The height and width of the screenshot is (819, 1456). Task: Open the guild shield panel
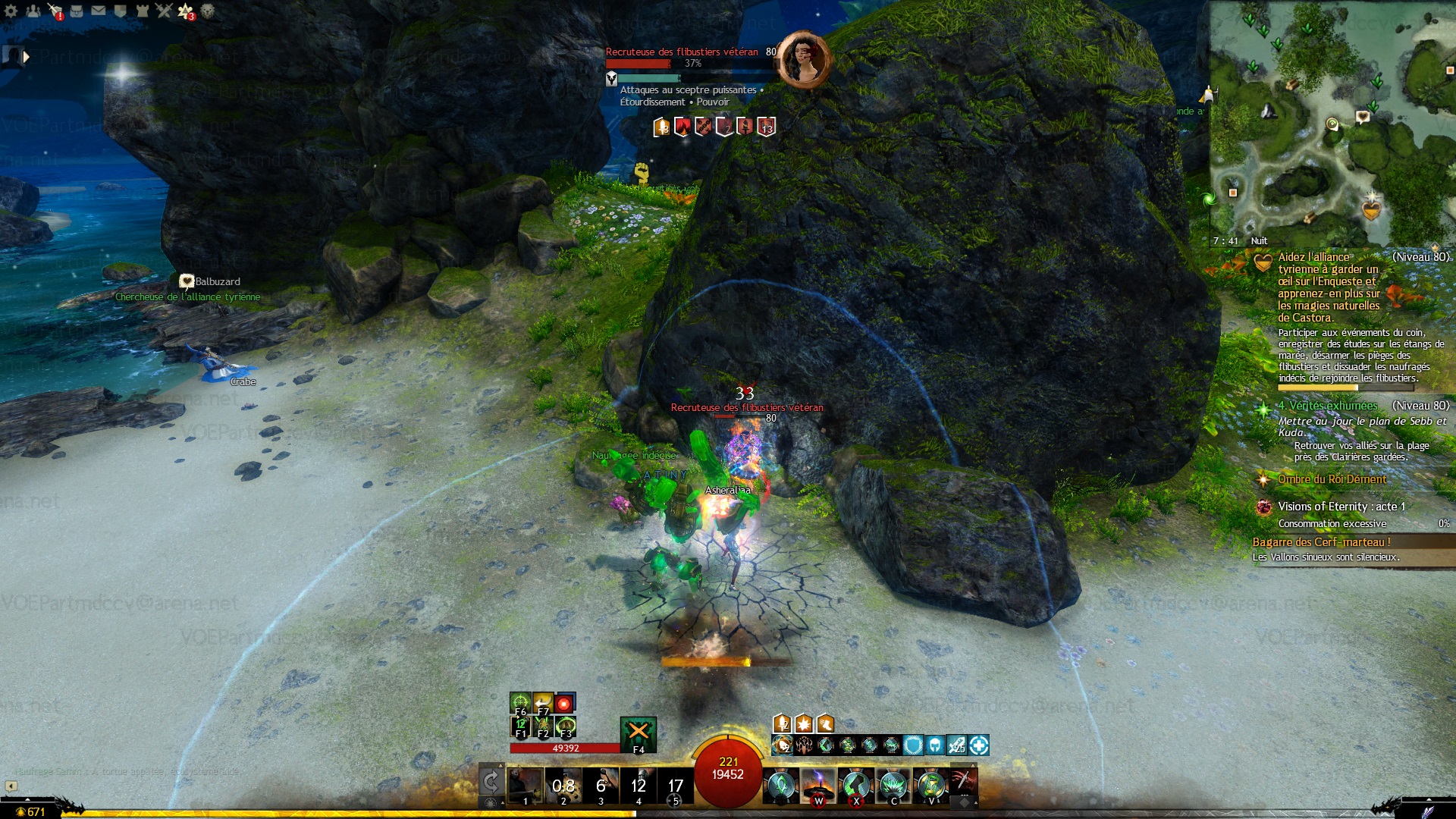pos(120,11)
